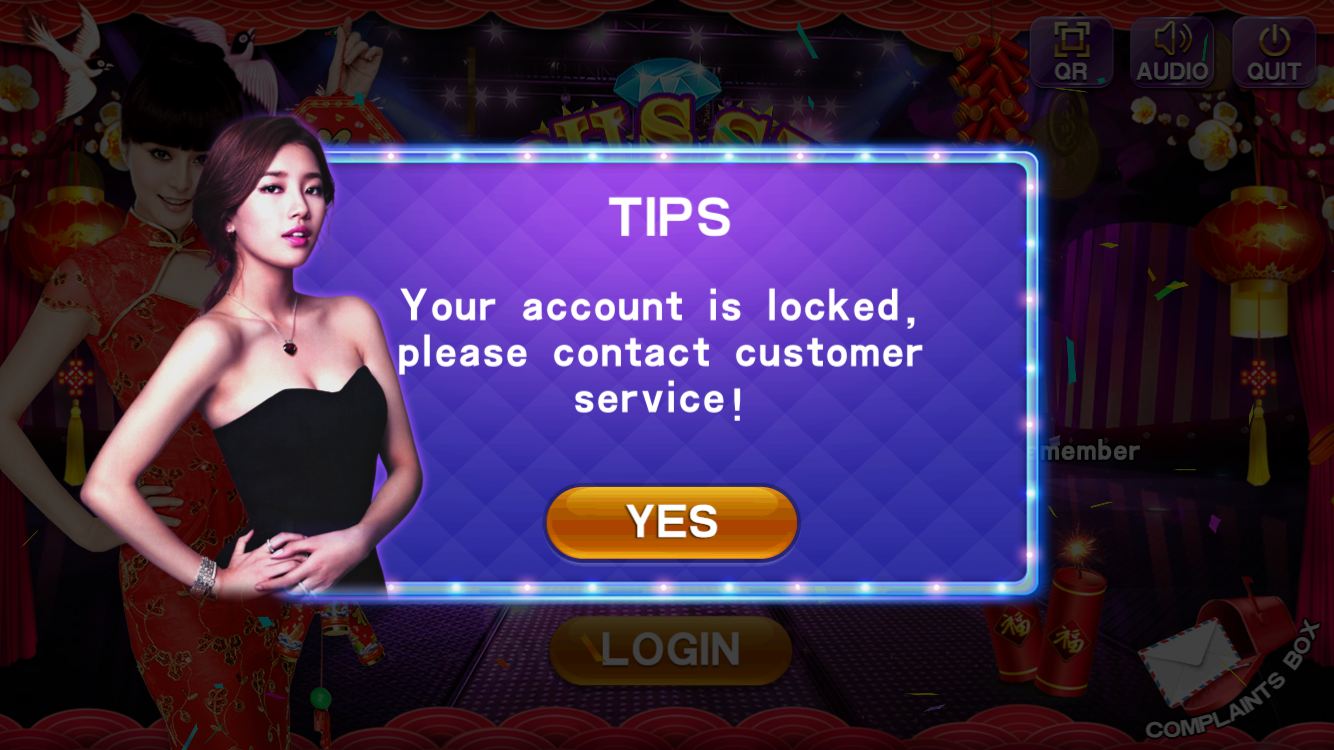Image resolution: width=1334 pixels, height=750 pixels.
Task: Open the QR code scanner
Action: (1071, 52)
